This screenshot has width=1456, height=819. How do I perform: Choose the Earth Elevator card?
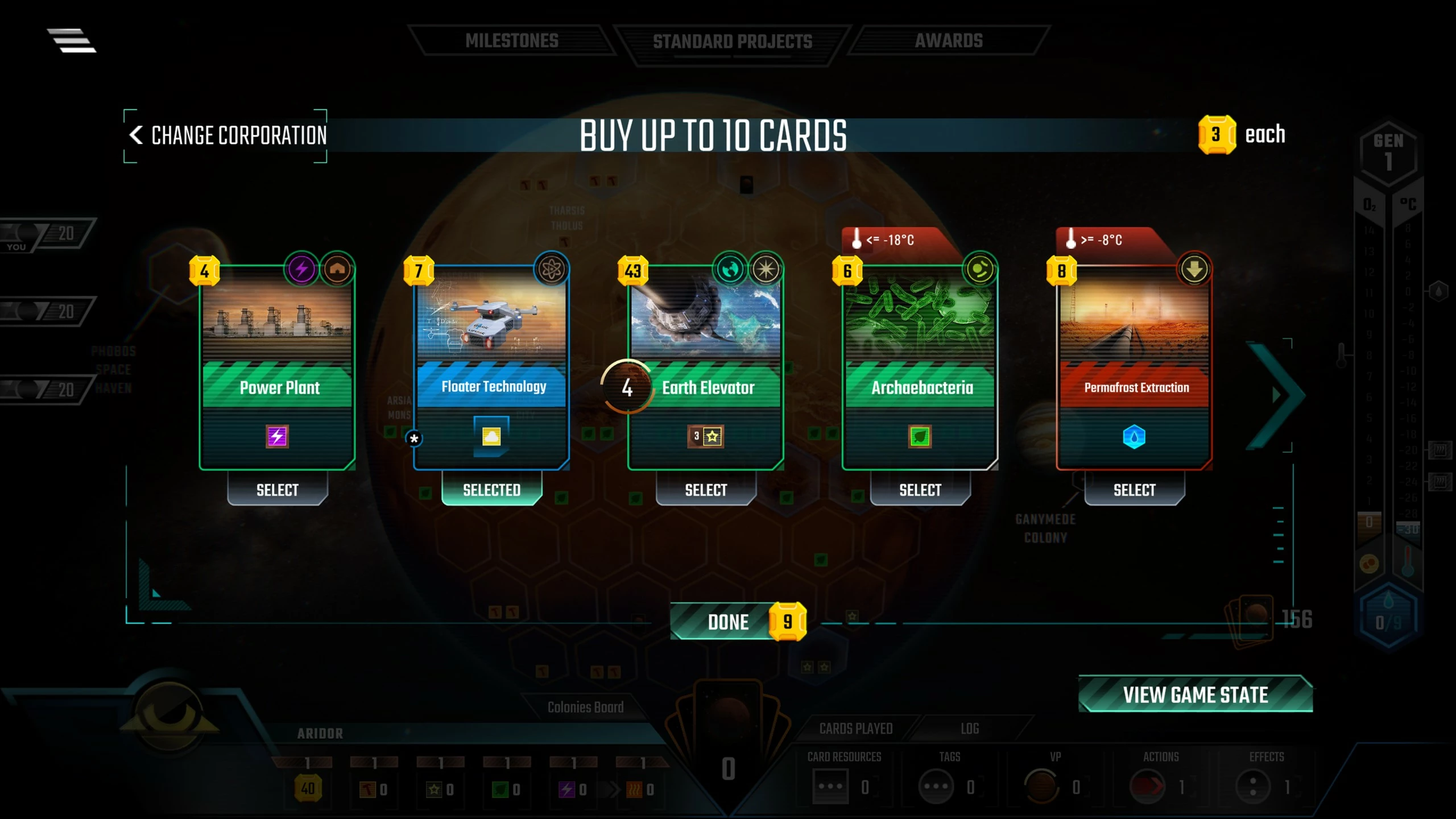706,490
